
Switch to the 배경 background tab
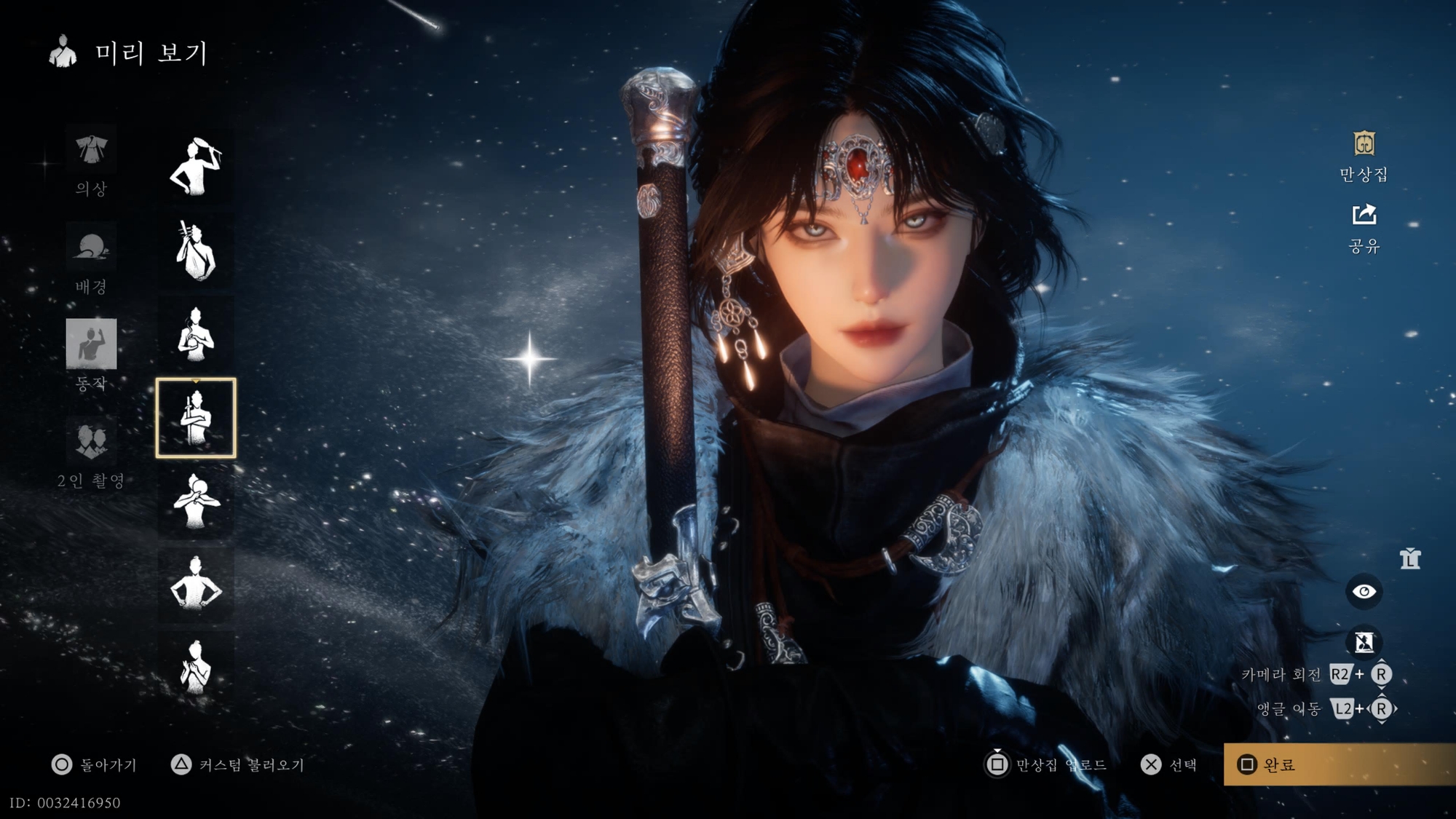(91, 259)
